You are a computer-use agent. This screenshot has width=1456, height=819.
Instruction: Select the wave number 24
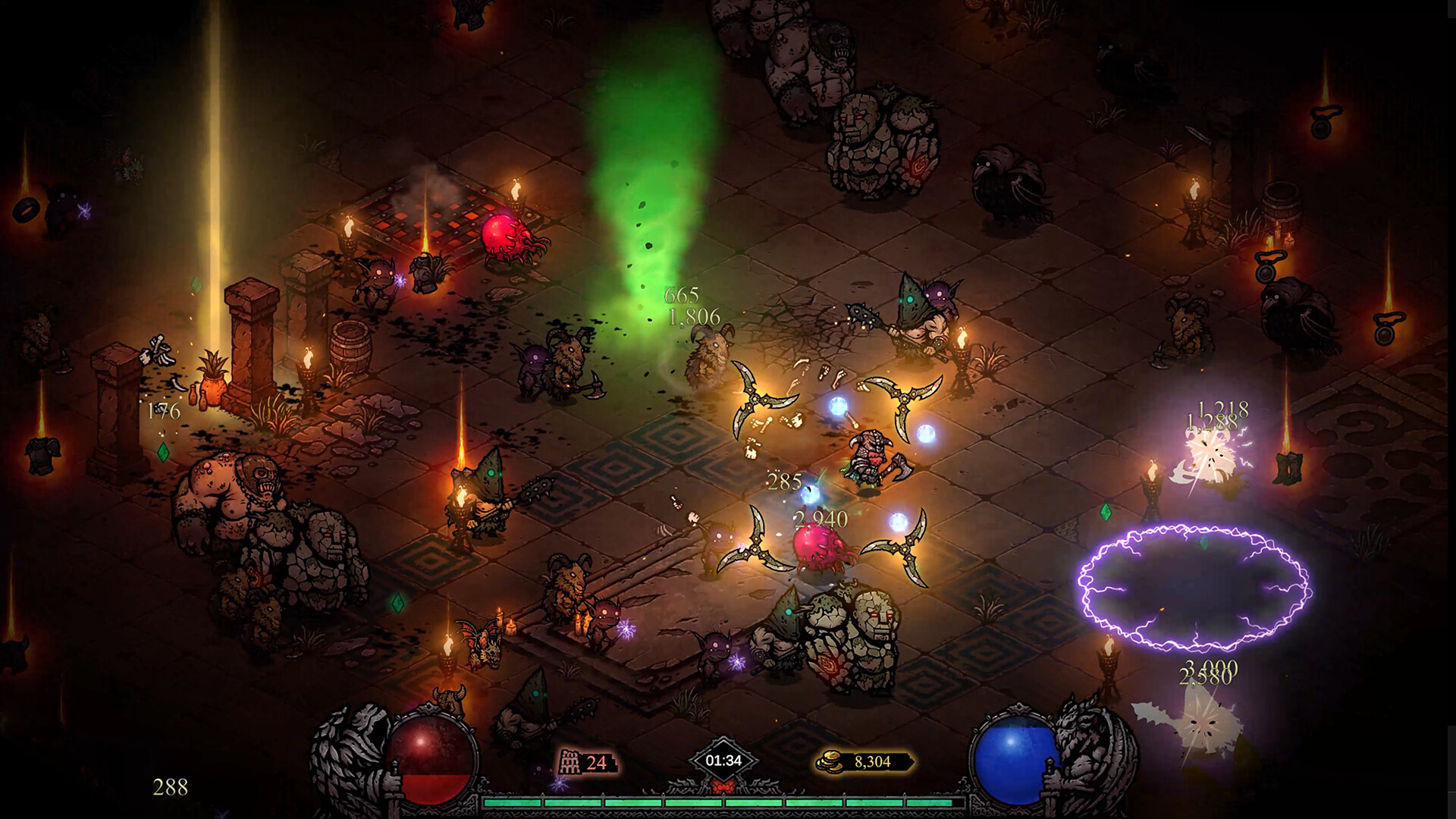point(597,761)
